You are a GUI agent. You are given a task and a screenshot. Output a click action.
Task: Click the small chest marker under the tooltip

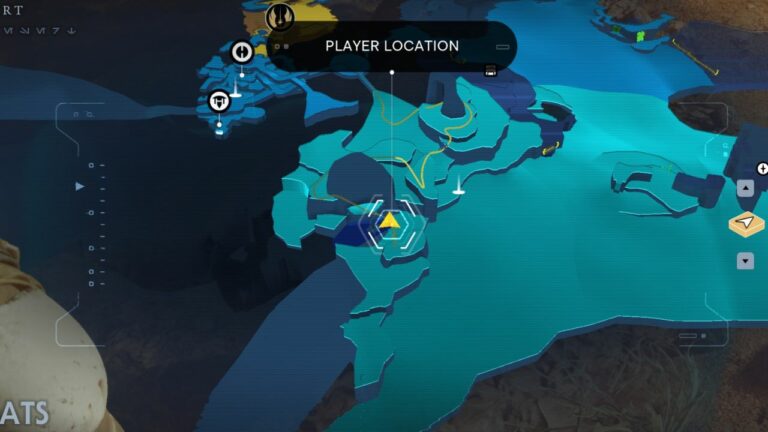tap(490, 71)
